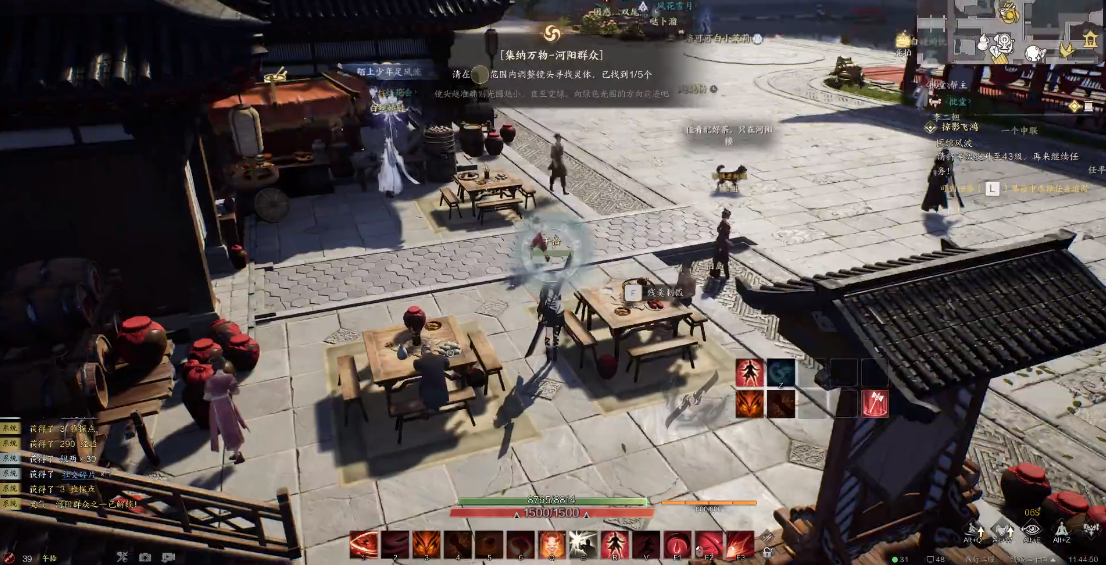Screen dimensions: 1106x565
Task: Toggle the eye icon labeled Alt+E
Action: pyautogui.click(x=1031, y=531)
